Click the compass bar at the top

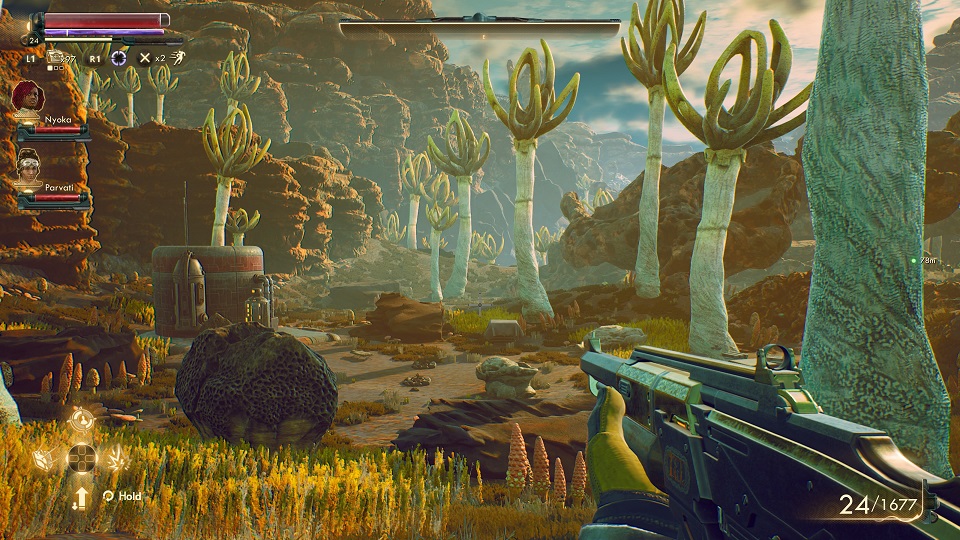(480, 27)
